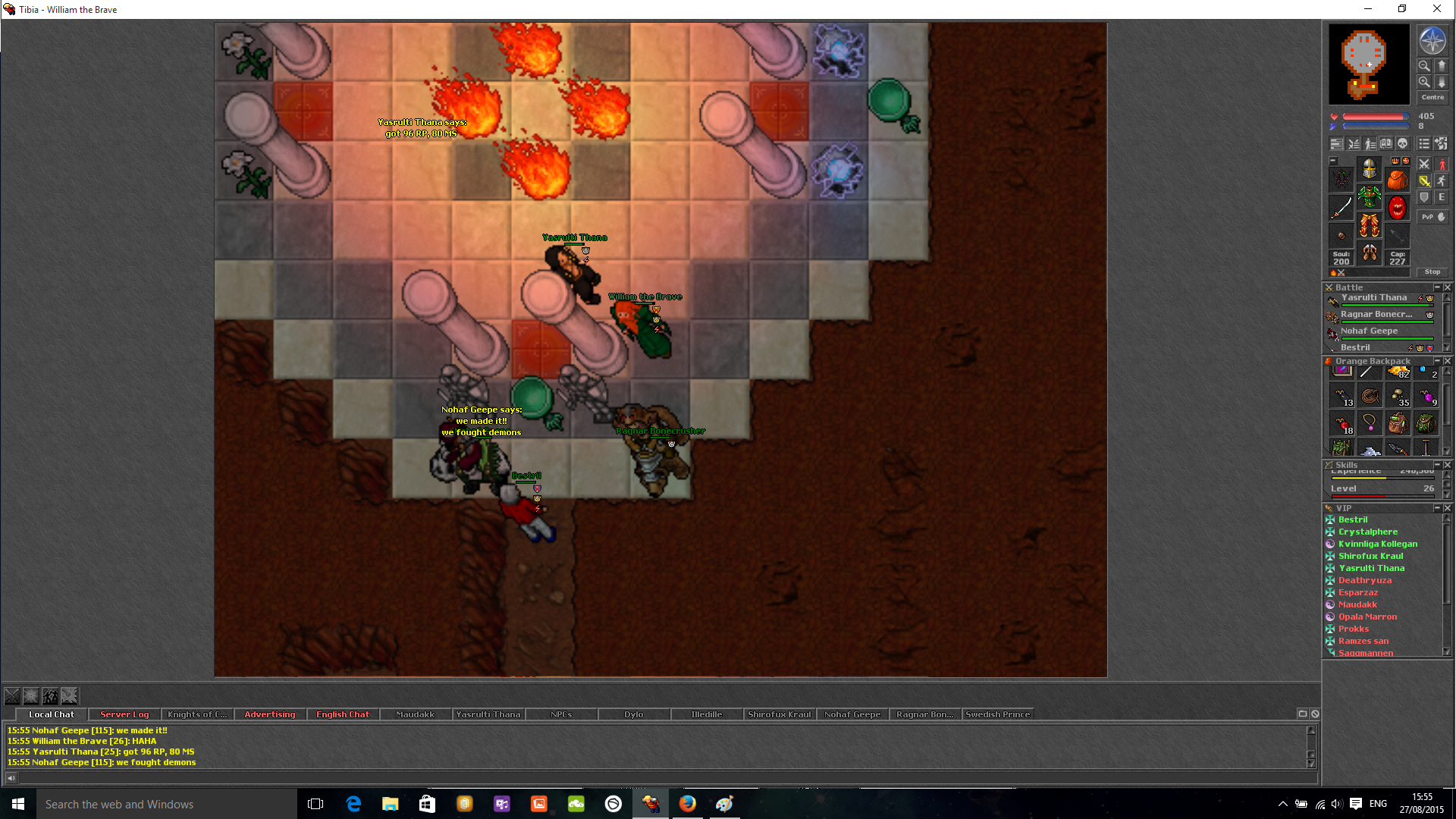Select the gold coins stack in backpack
The height and width of the screenshot is (819, 1456).
[1398, 372]
